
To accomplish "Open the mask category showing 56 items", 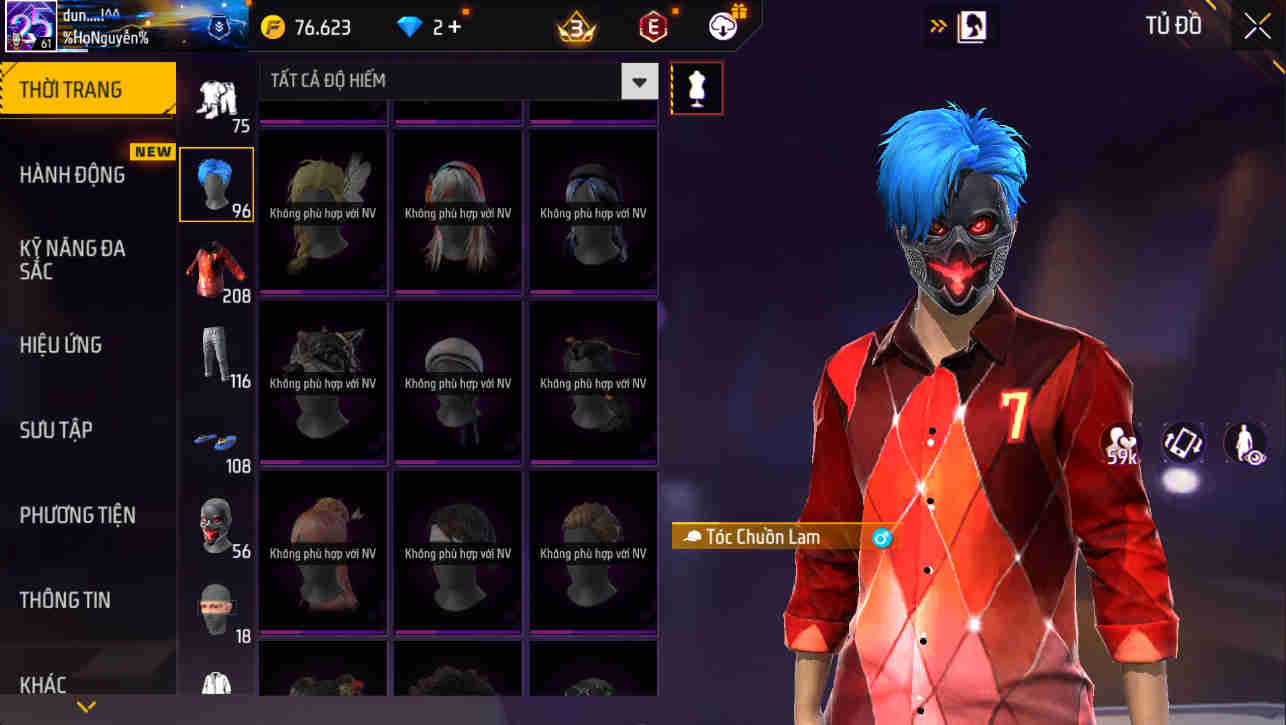I will [x=216, y=523].
